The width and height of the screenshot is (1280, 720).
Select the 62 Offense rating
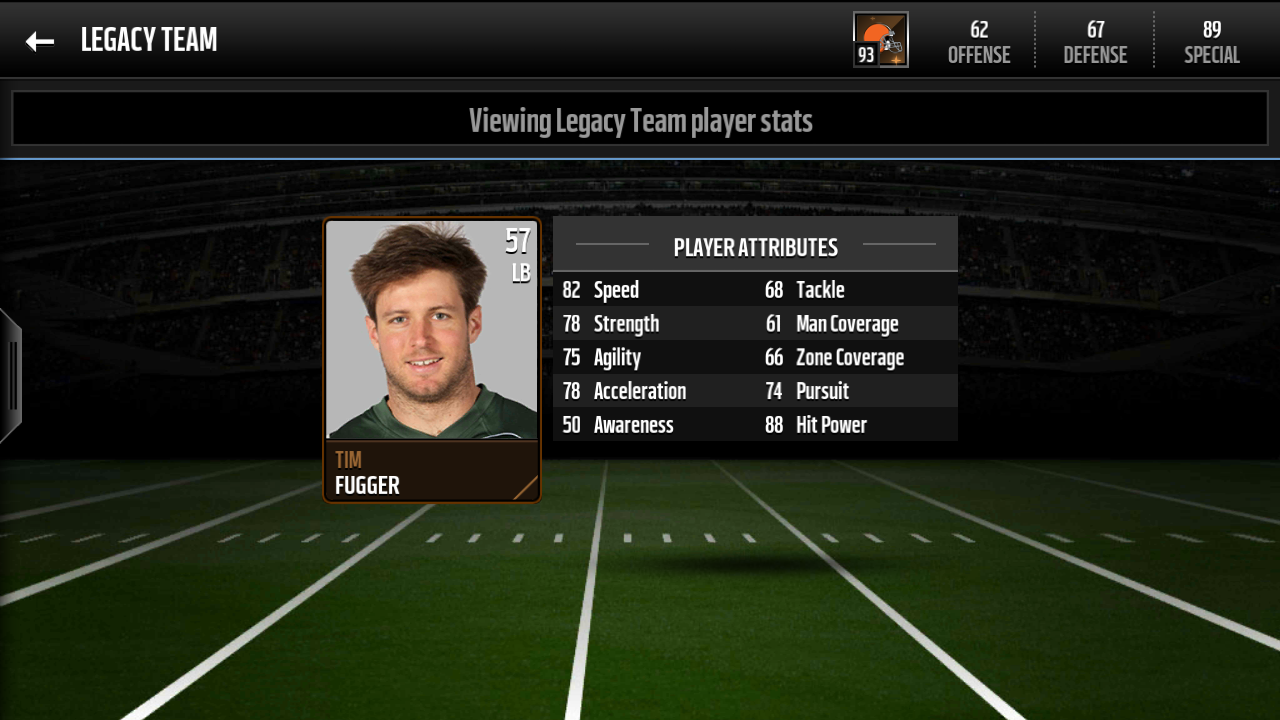(978, 42)
